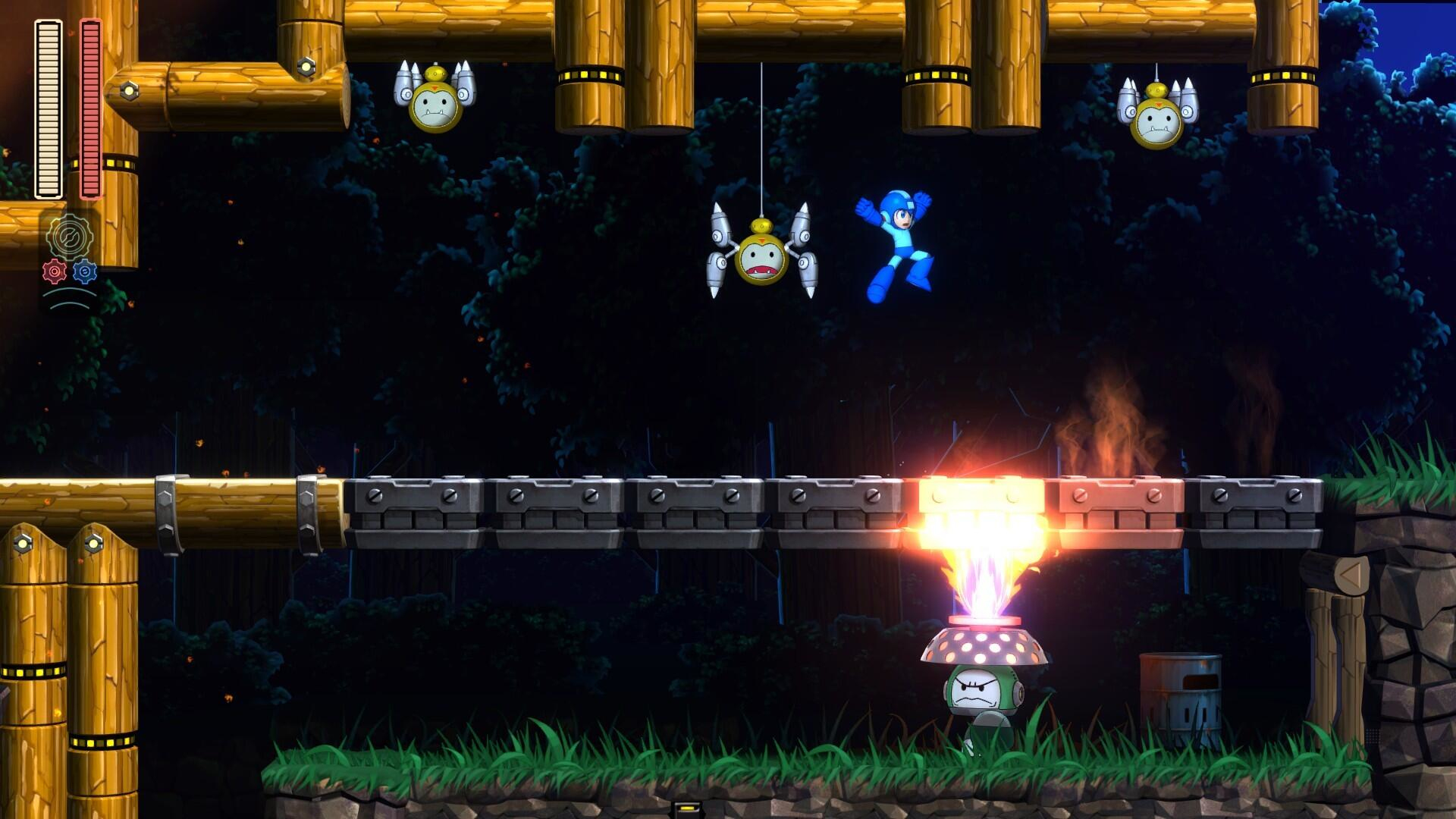Viewport: 1456px width, 819px height.
Task: Activate the blue Speed Gear icon
Action: coord(85,271)
